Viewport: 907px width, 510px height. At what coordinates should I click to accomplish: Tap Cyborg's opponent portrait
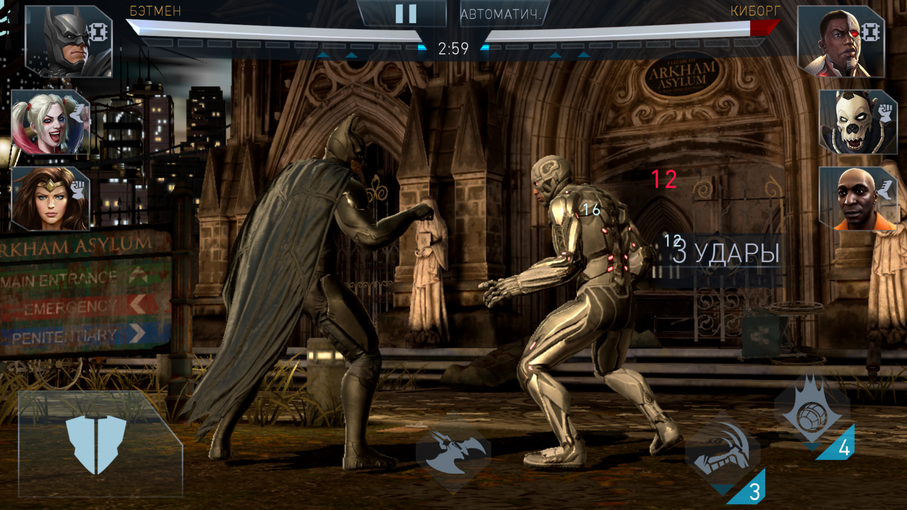pos(841,41)
